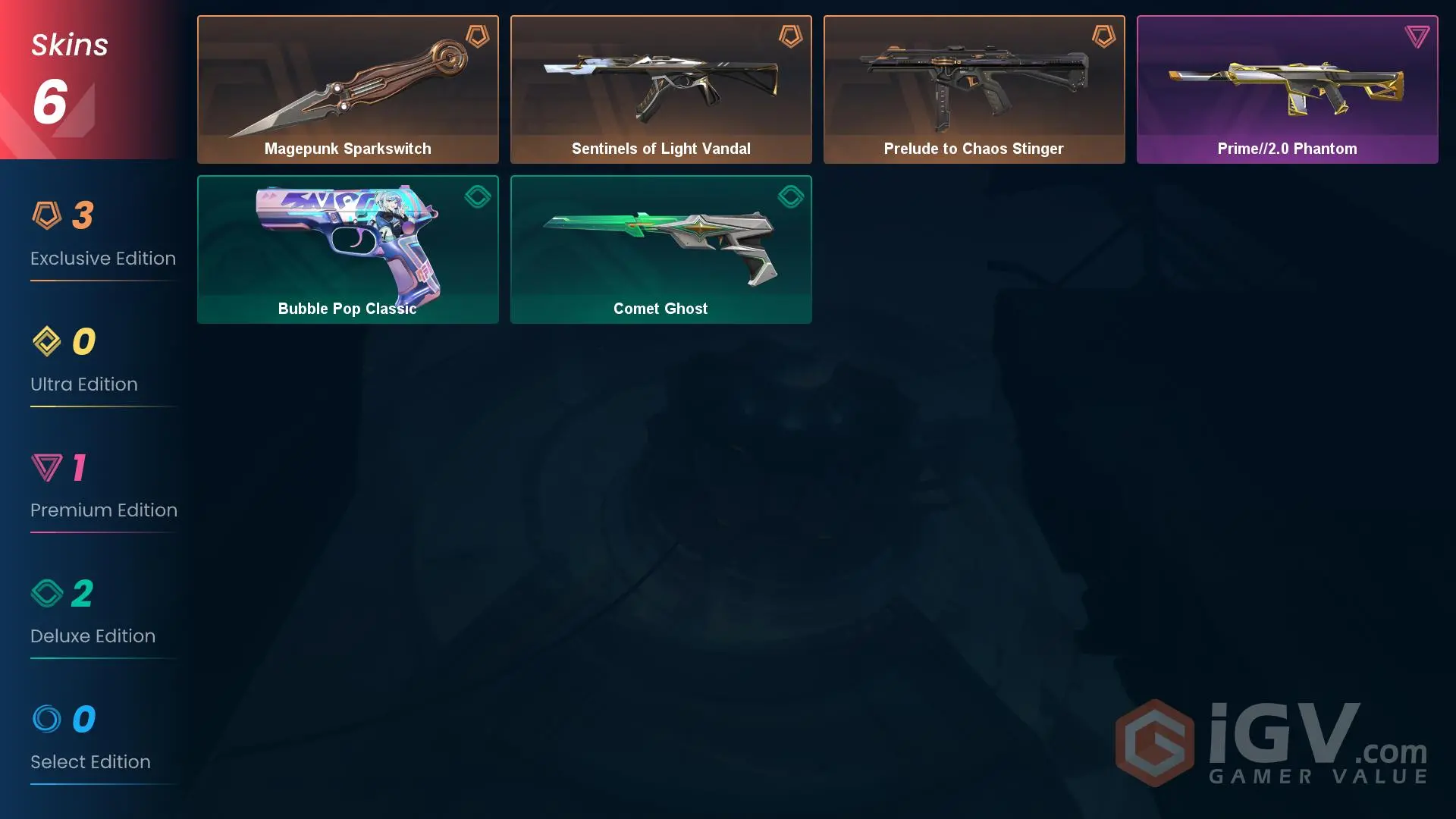Image resolution: width=1456 pixels, height=819 pixels.
Task: Click the Select Edition circle icon in sidebar
Action: (47, 720)
